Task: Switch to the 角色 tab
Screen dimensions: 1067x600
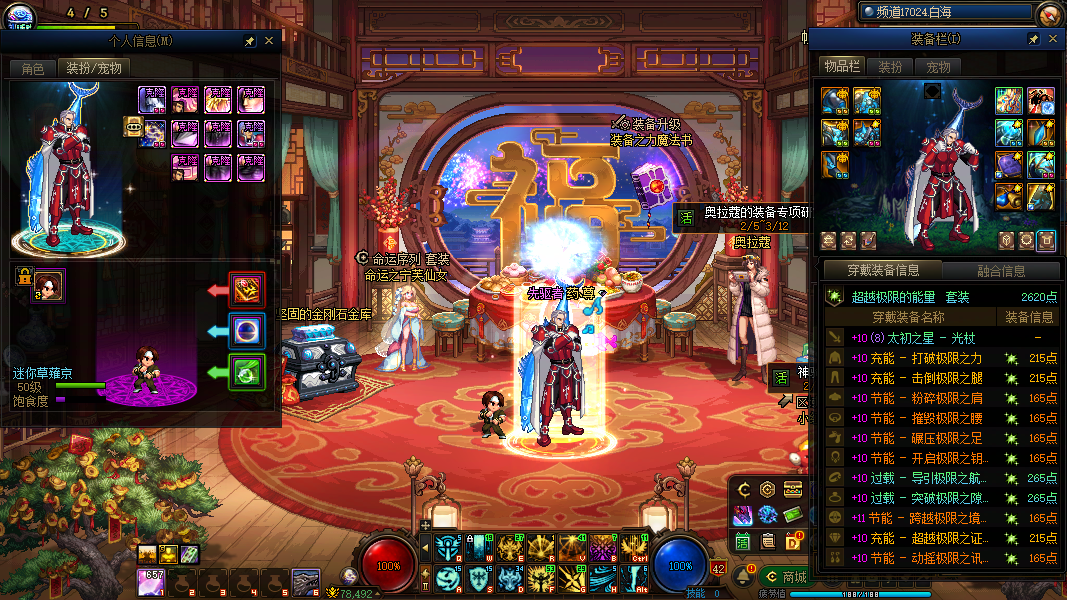Action: (x=33, y=68)
